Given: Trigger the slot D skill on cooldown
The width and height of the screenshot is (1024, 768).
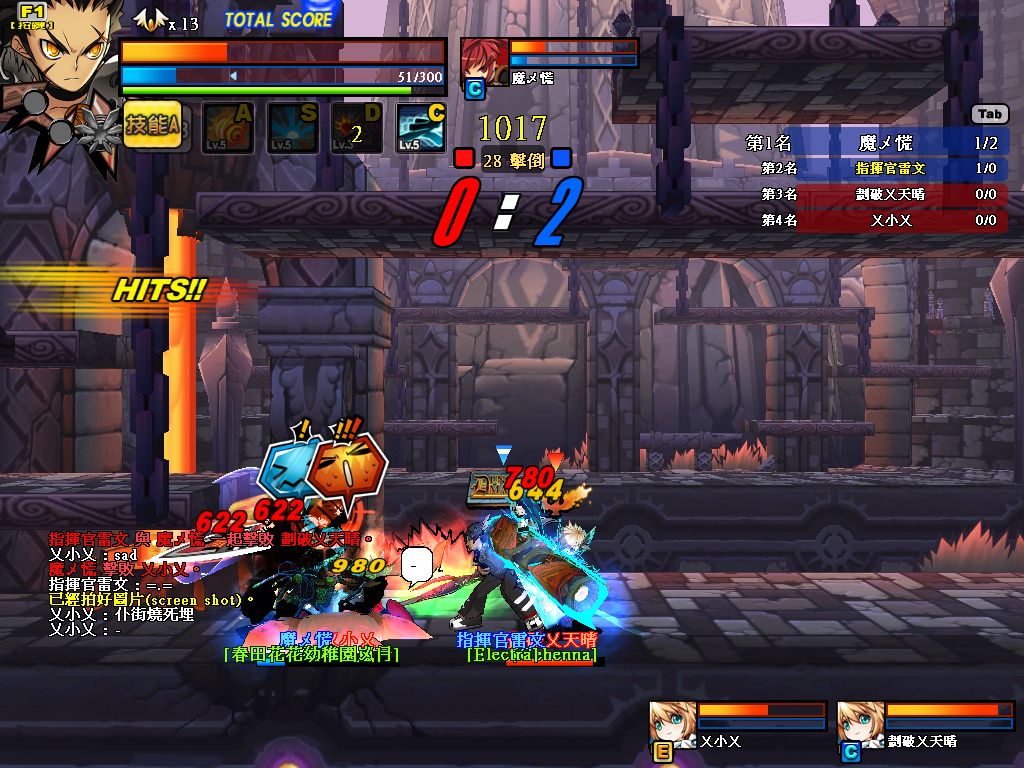Looking at the screenshot, I should (x=356, y=128).
